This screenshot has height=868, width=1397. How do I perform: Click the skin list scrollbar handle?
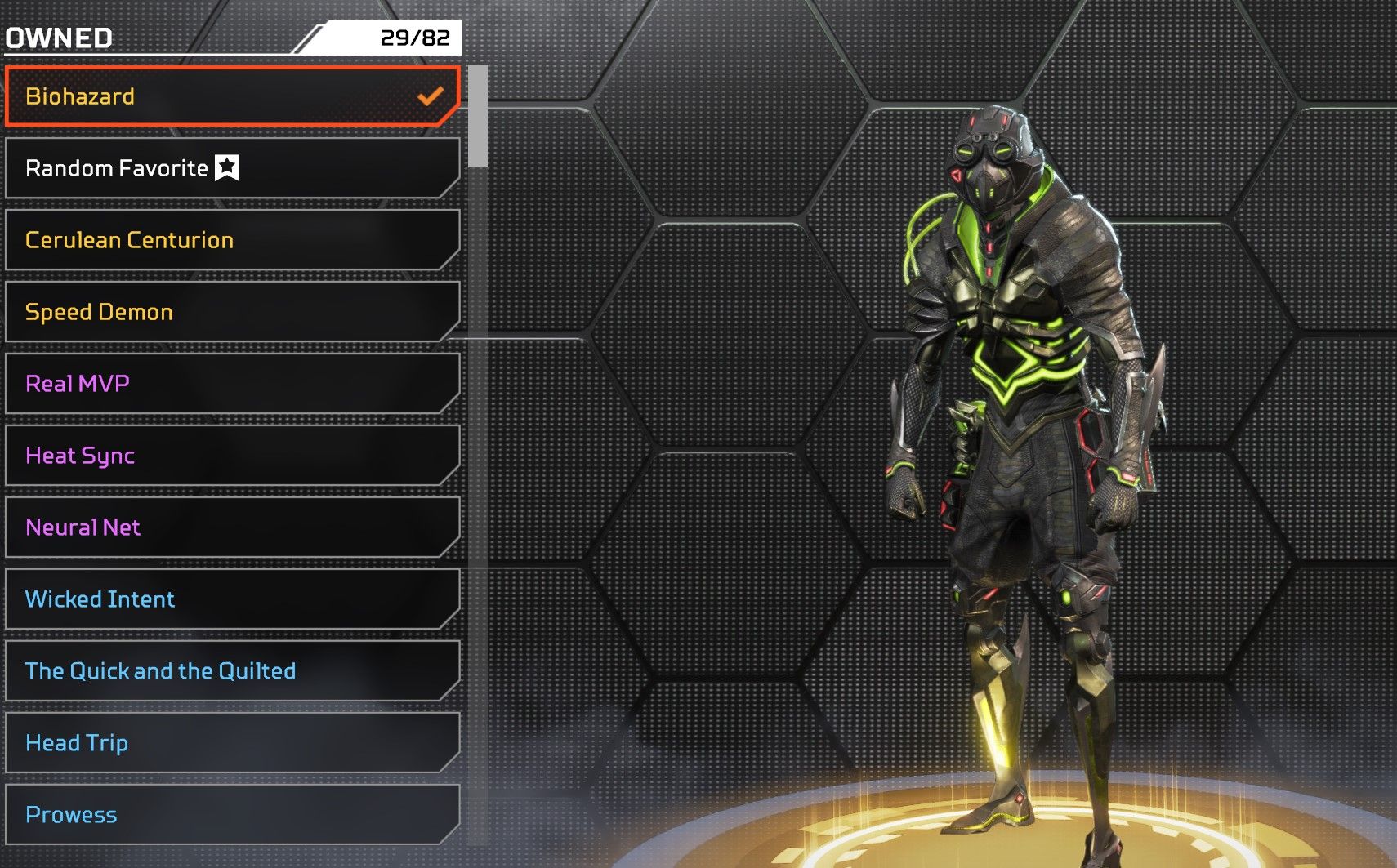pyautogui.click(x=479, y=116)
